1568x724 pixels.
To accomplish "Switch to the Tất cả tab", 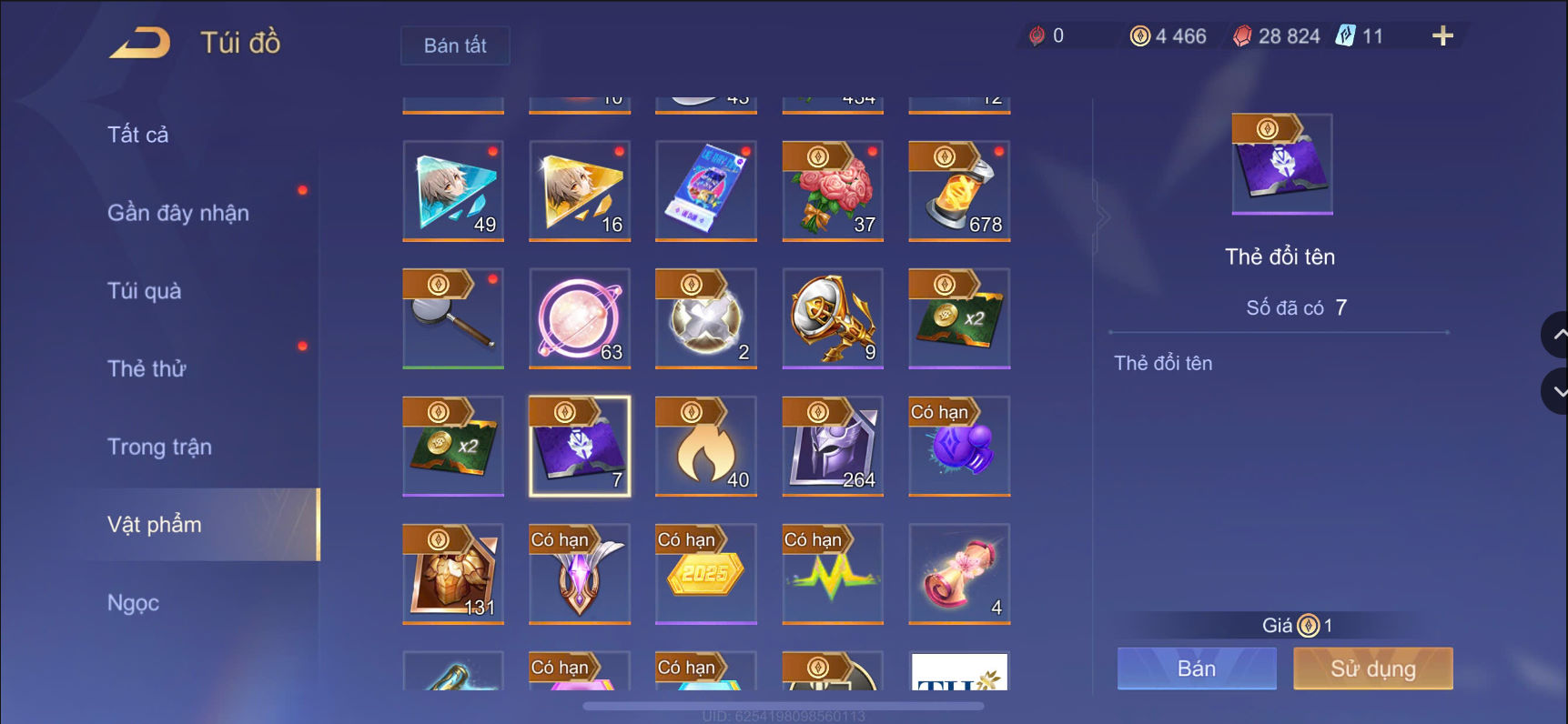I will 136,133.
